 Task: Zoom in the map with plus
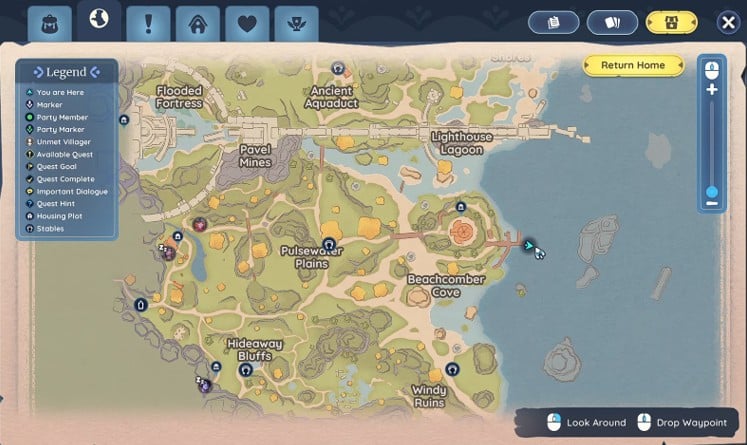click(x=712, y=89)
